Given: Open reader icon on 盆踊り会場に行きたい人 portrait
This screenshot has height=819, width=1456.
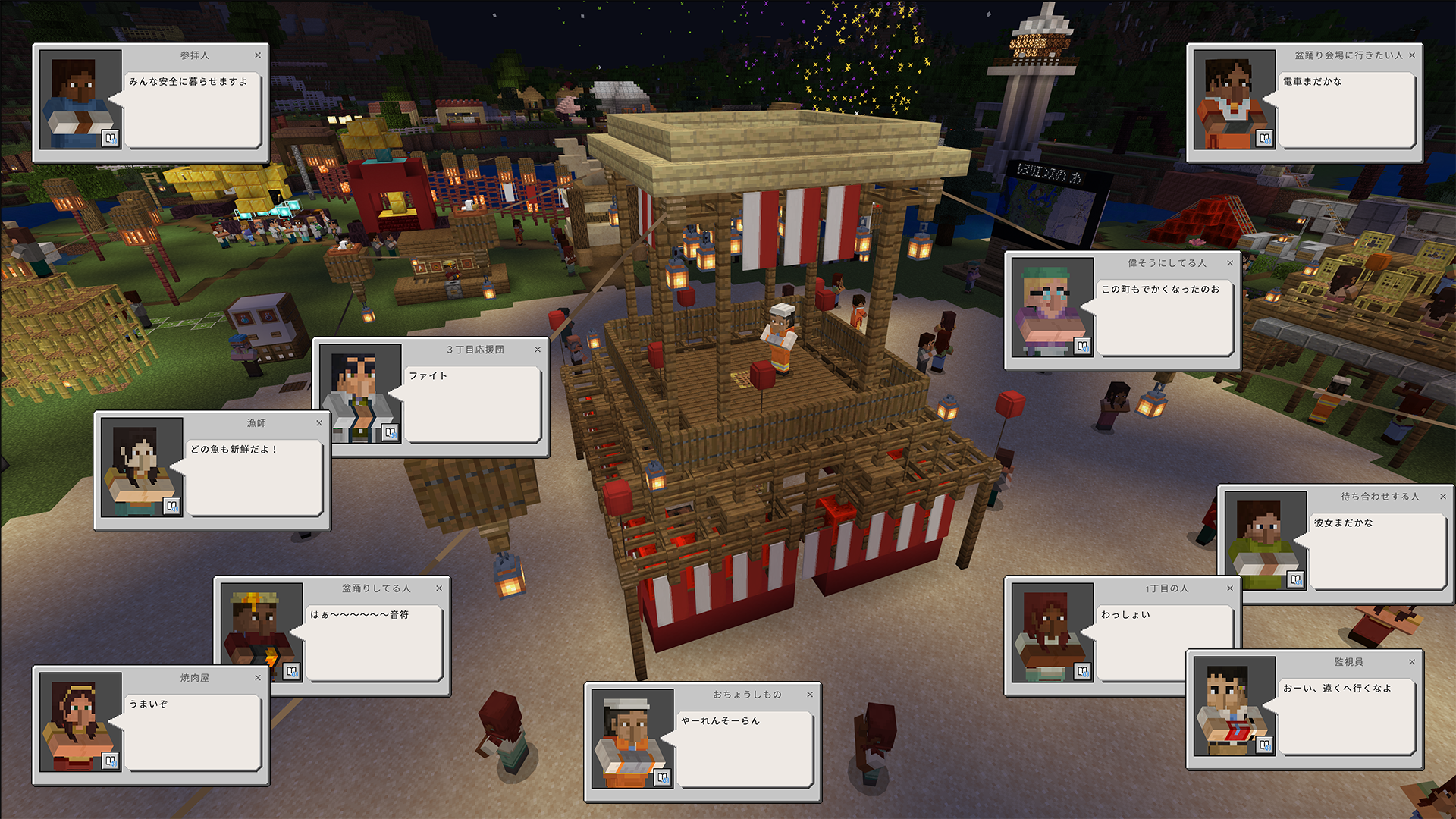Looking at the screenshot, I should (x=1265, y=138).
